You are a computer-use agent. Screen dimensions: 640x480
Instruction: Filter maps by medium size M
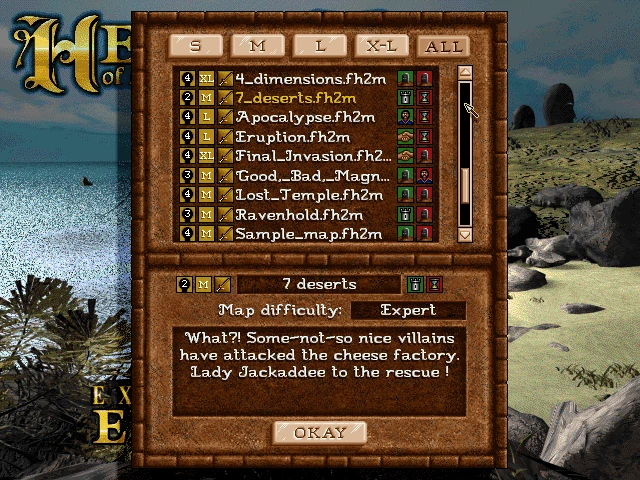(x=256, y=46)
